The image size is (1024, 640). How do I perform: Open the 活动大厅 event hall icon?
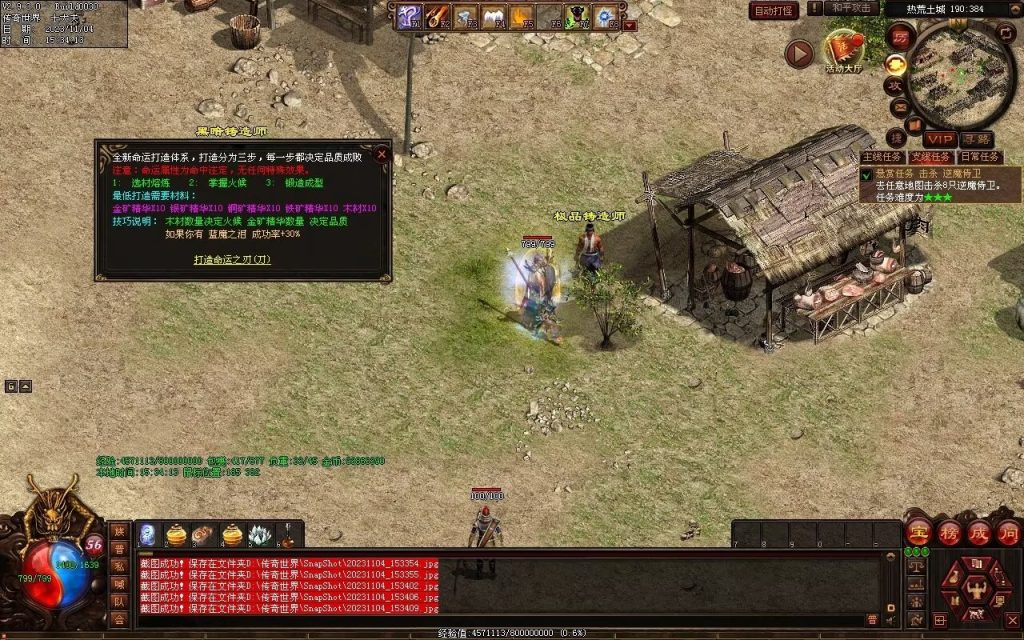tap(845, 50)
